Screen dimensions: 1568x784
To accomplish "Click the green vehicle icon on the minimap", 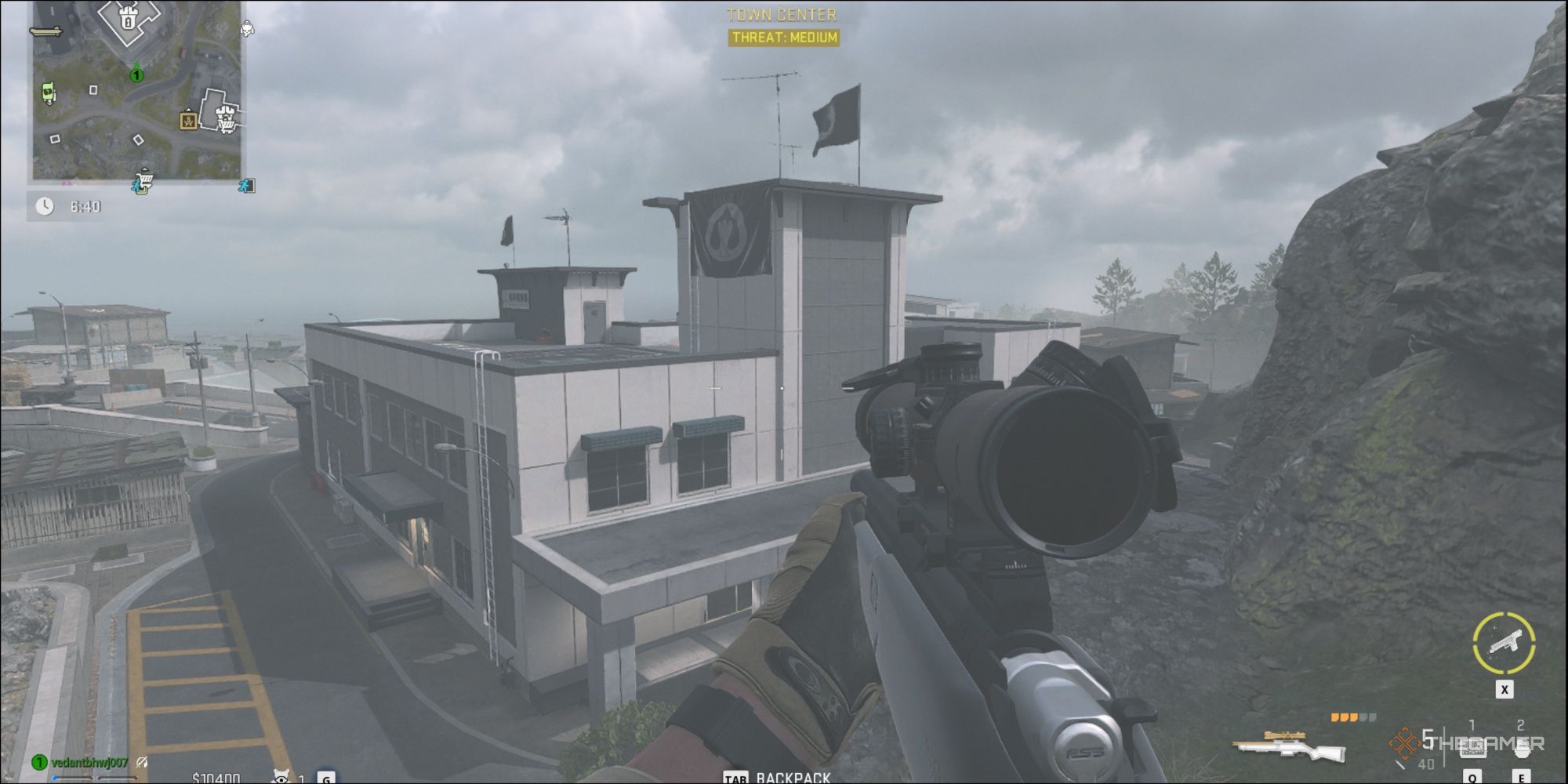I will point(48,92).
